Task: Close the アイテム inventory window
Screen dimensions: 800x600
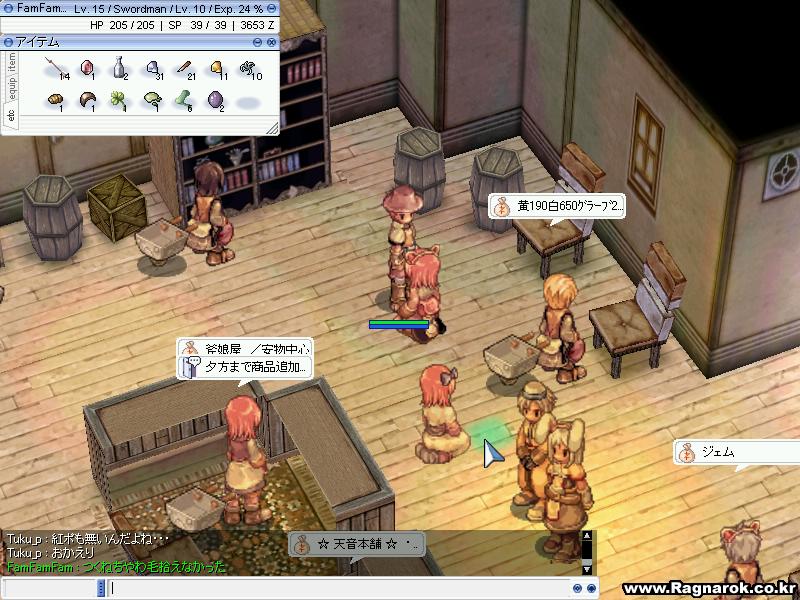Action: (271, 42)
